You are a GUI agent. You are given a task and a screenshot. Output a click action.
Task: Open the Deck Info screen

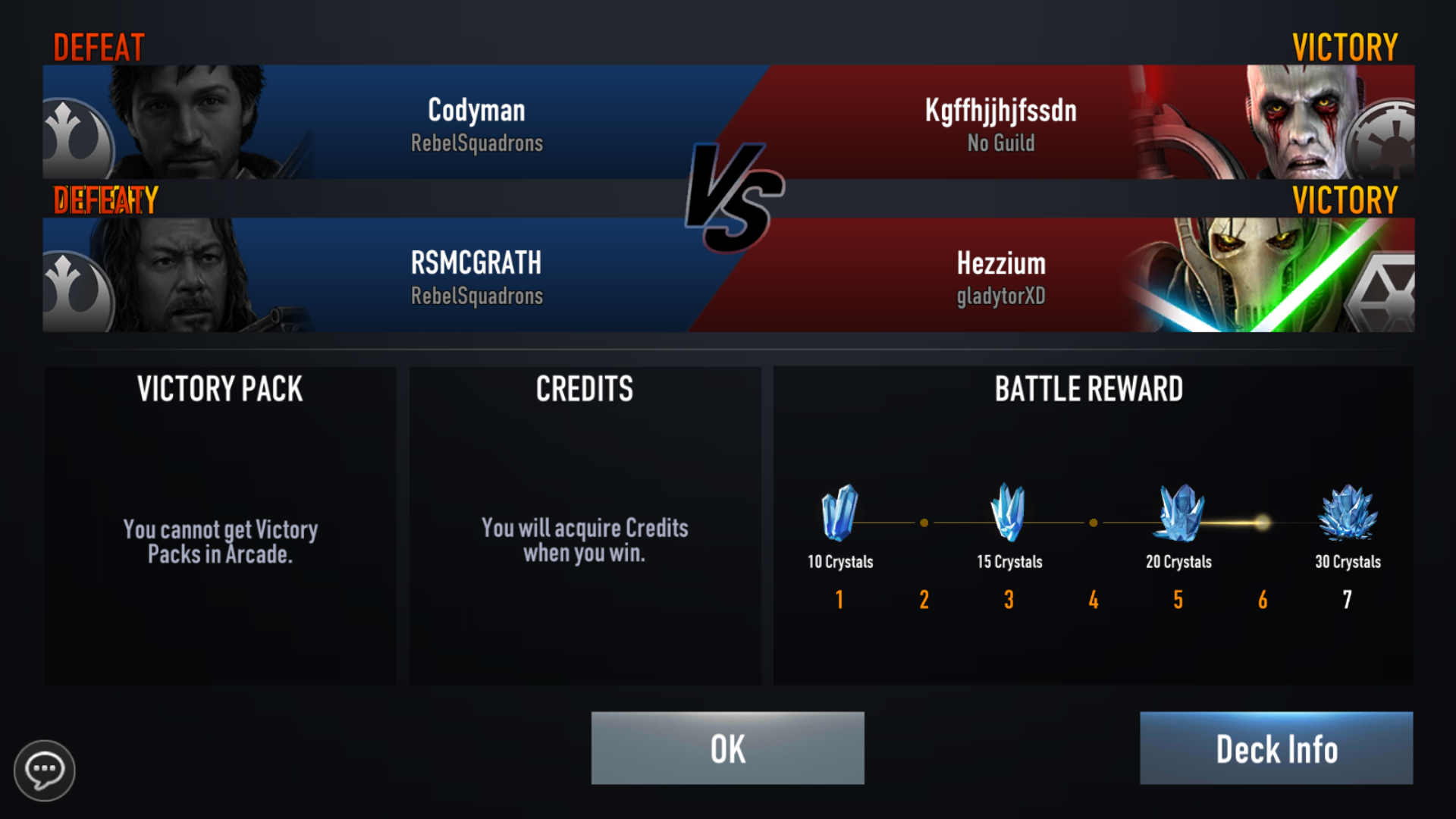point(1276,748)
